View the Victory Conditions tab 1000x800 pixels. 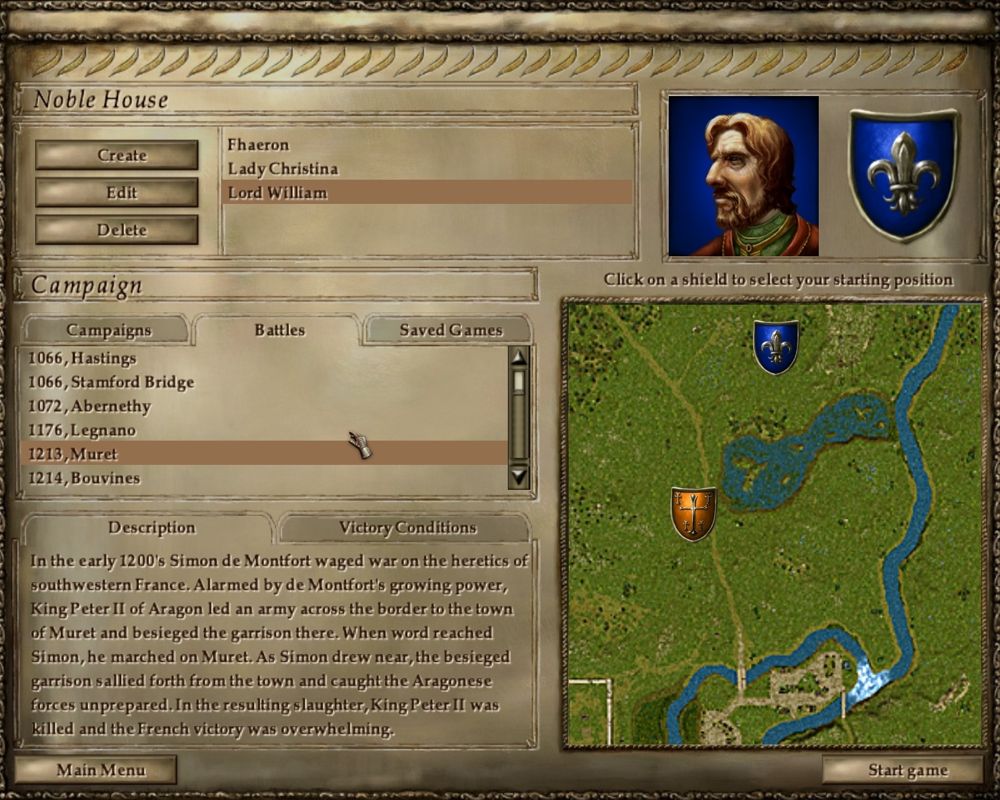click(x=407, y=528)
